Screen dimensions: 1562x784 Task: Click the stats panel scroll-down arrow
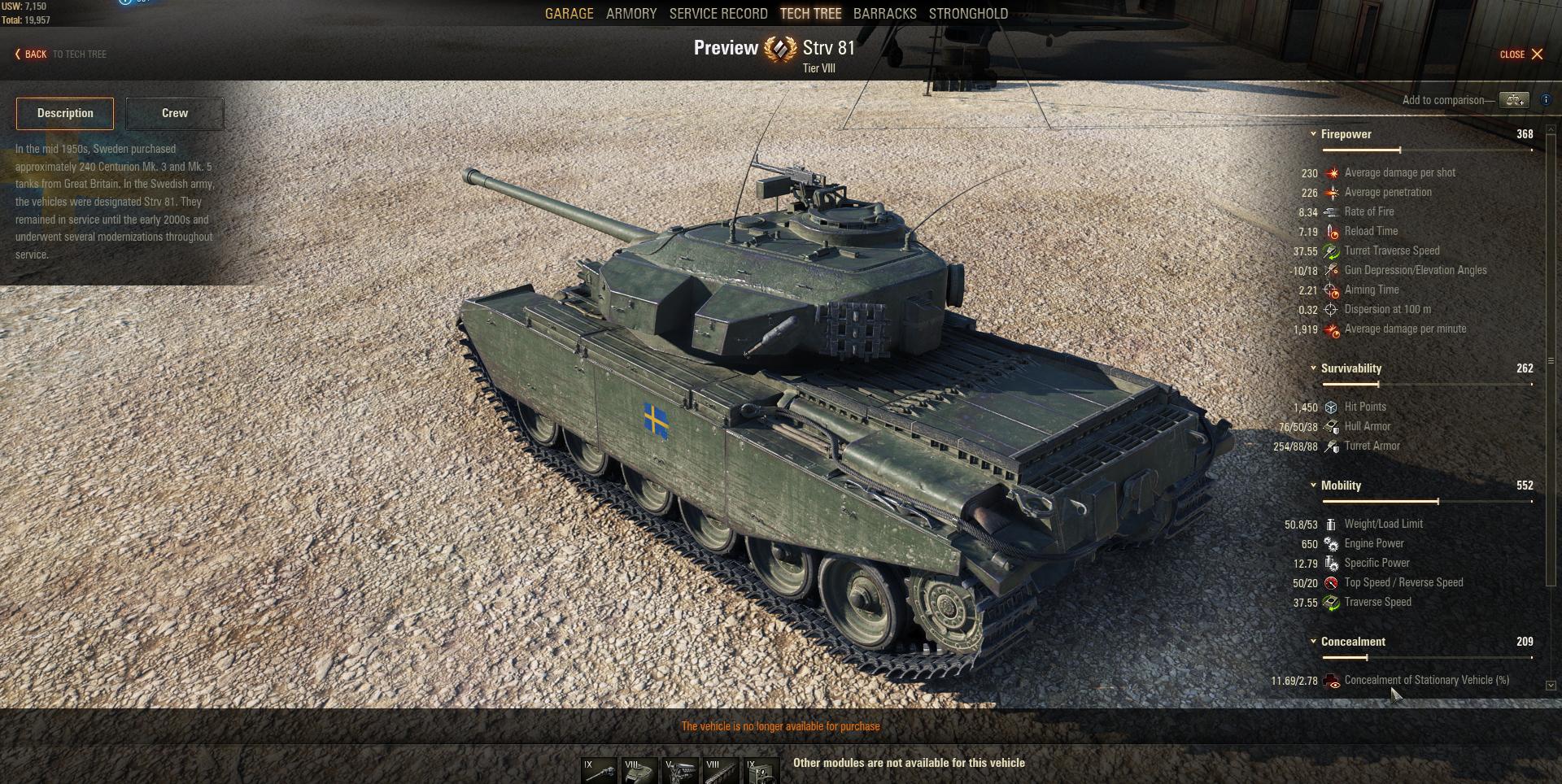(x=1551, y=686)
